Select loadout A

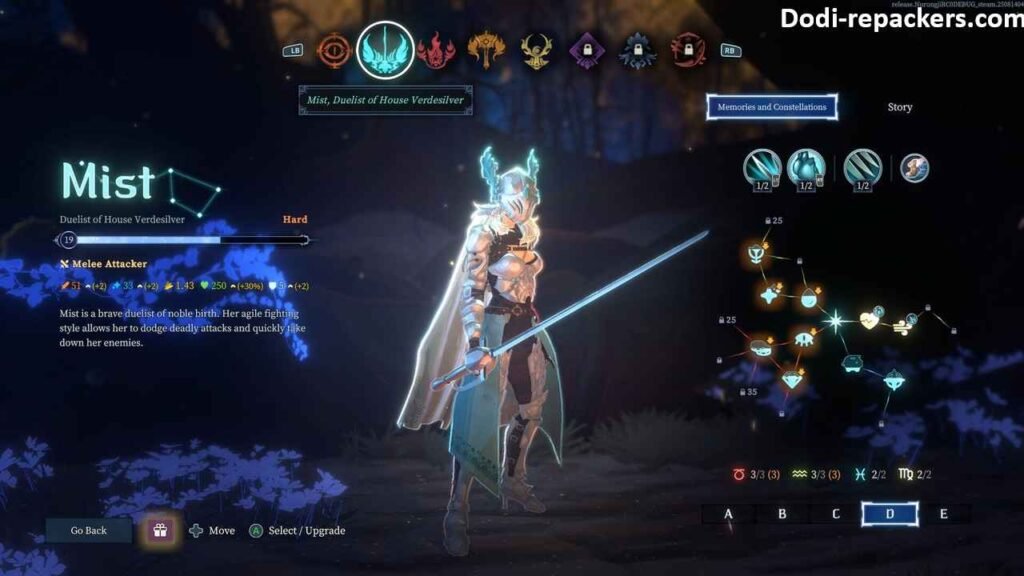click(x=728, y=514)
